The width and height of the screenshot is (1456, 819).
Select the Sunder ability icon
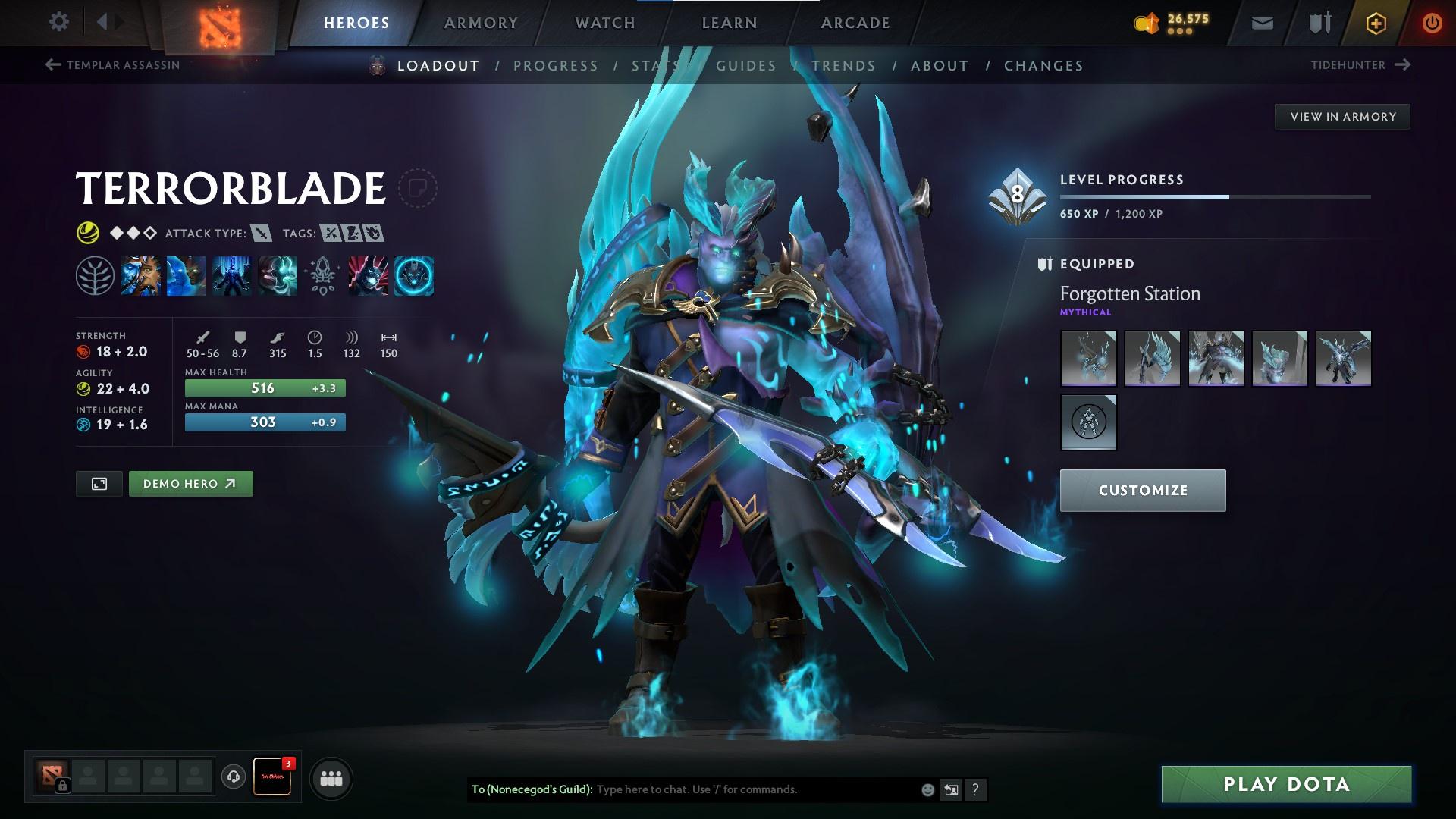pos(278,275)
